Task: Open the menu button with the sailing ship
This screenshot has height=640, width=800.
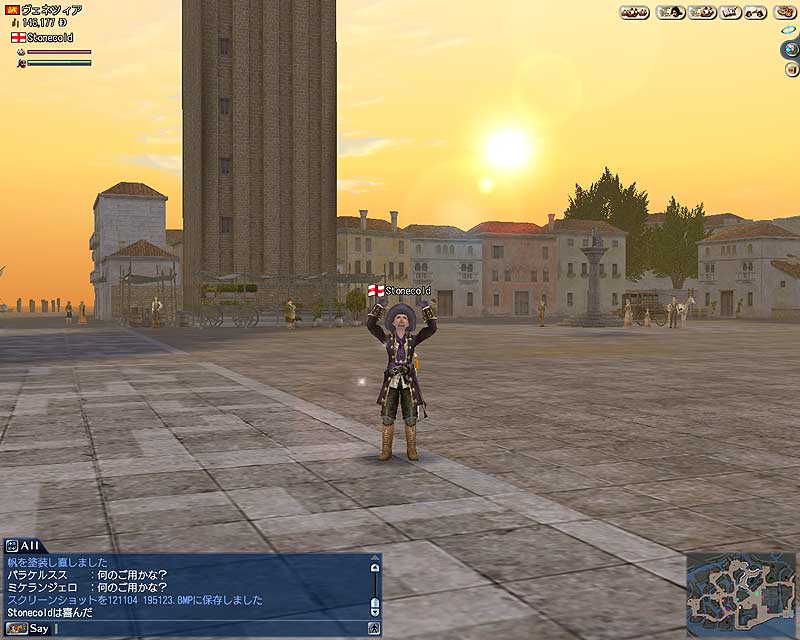Action: pyautogui.click(x=701, y=12)
